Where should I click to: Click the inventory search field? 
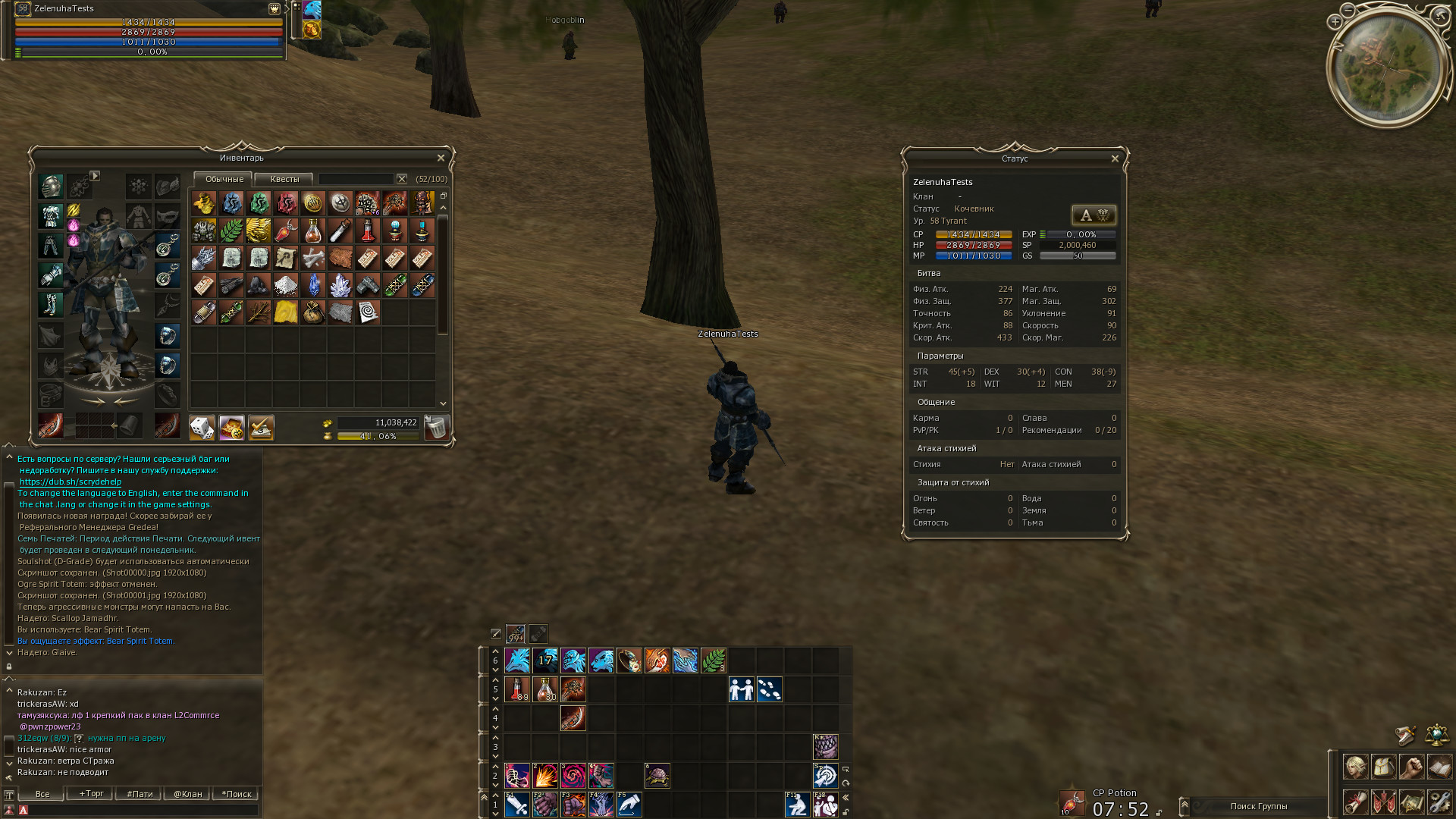pyautogui.click(x=356, y=179)
